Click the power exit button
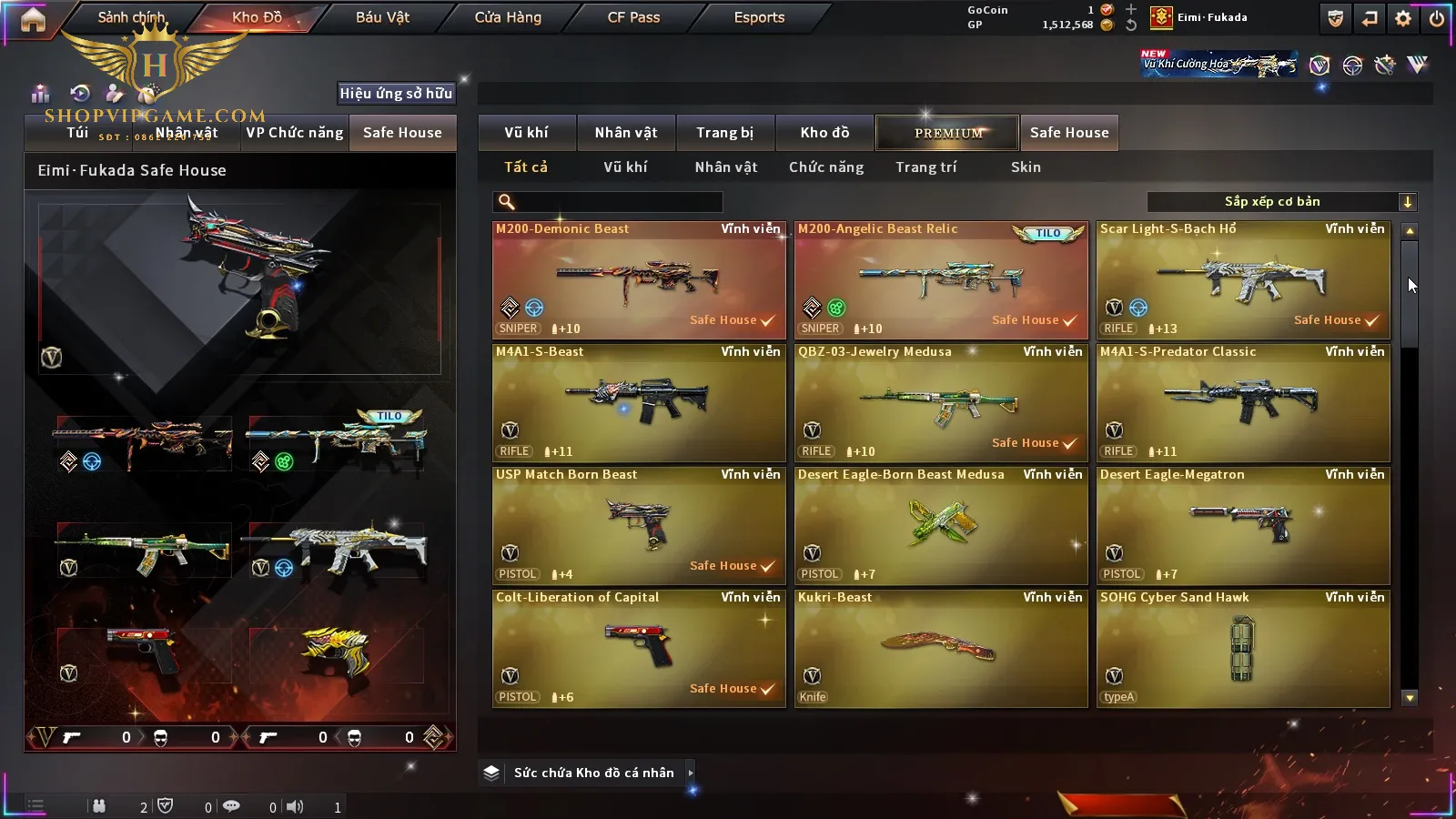 pos(1437,18)
